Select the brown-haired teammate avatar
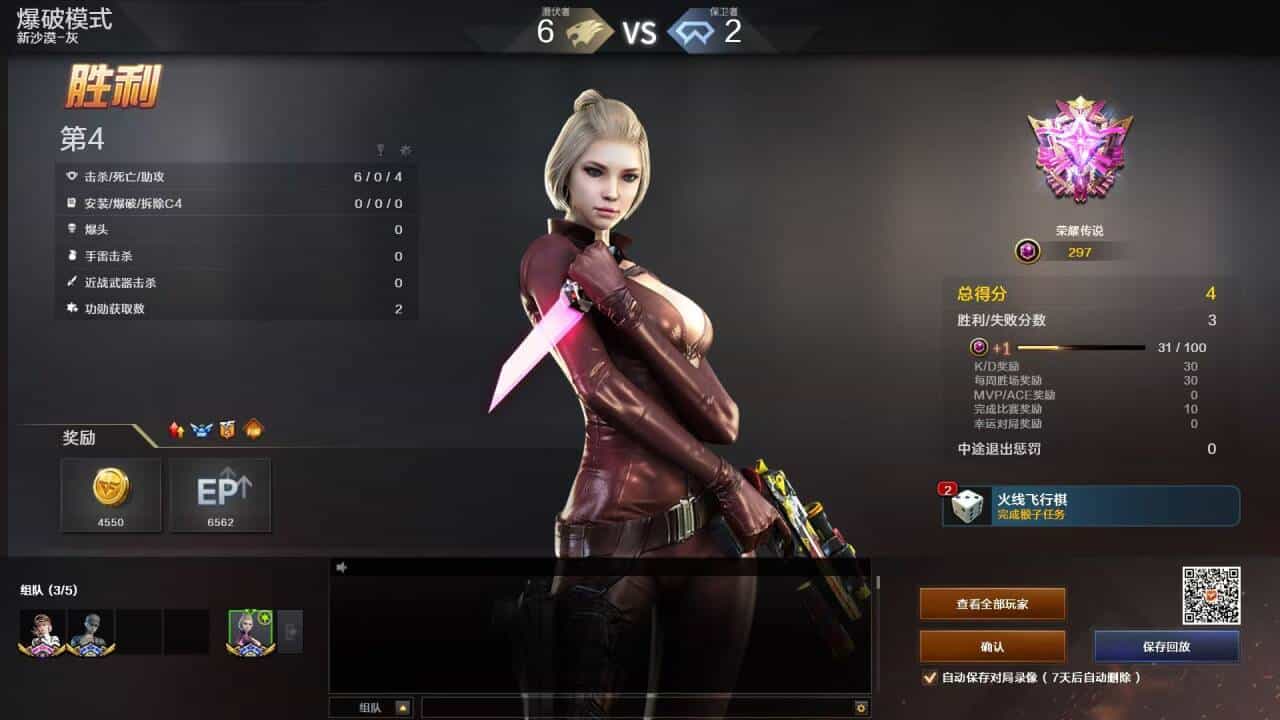1280x720 pixels. pyautogui.click(x=42, y=632)
